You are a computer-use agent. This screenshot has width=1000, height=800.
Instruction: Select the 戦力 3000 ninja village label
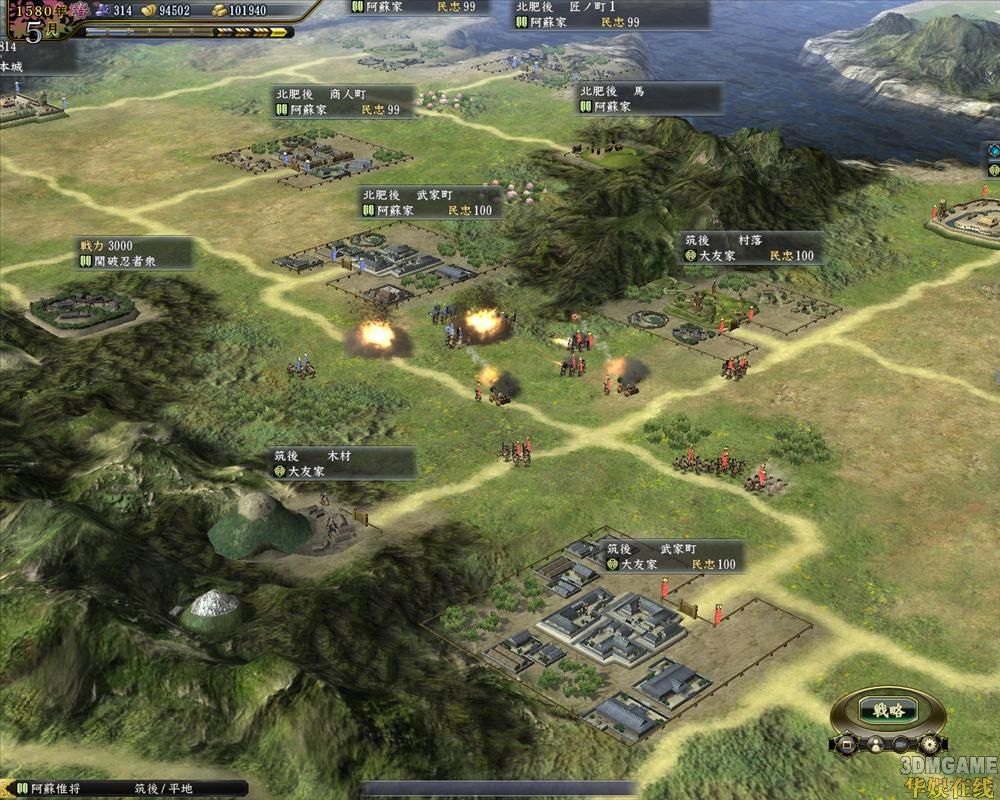pos(135,253)
